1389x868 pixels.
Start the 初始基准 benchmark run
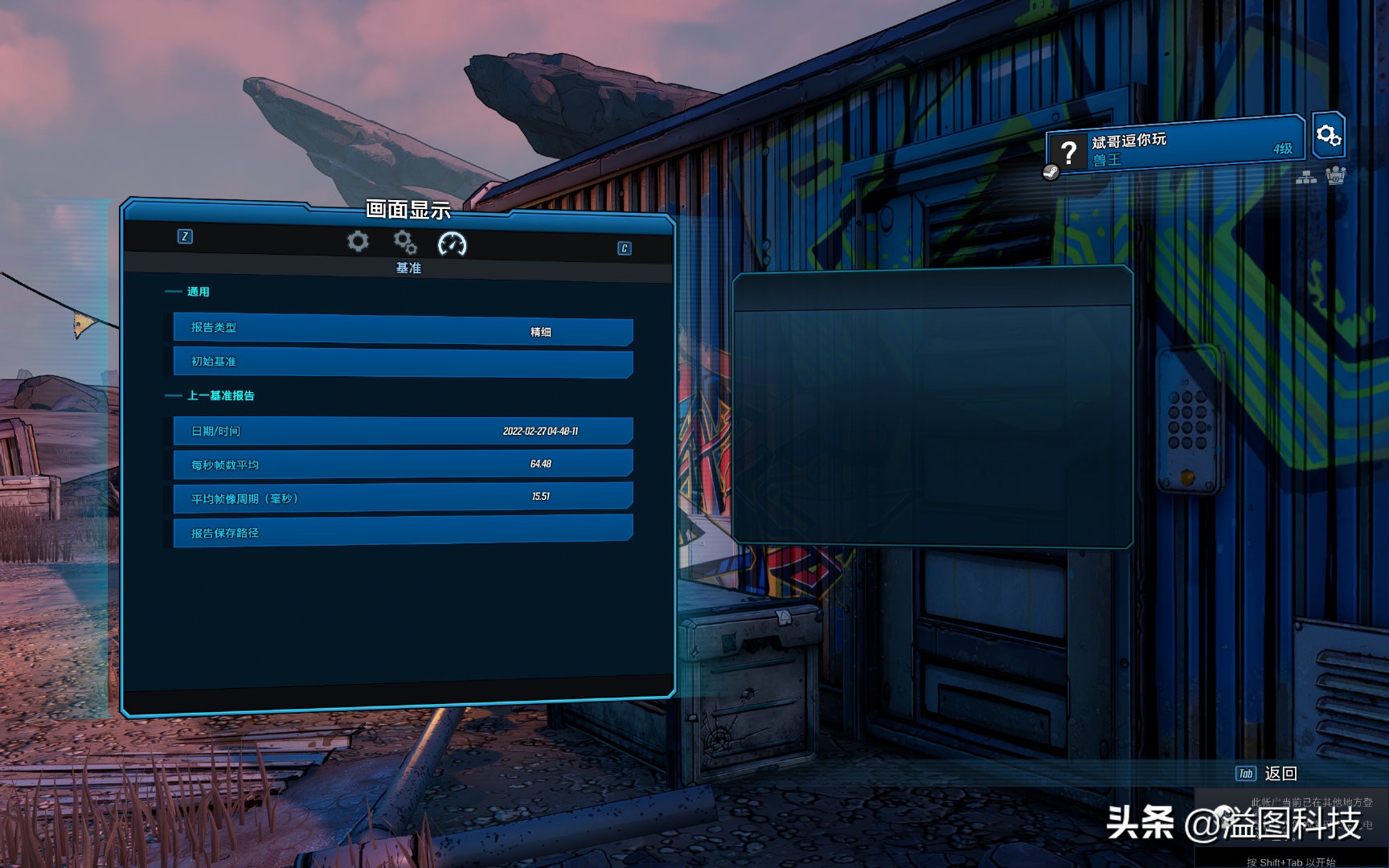403,362
